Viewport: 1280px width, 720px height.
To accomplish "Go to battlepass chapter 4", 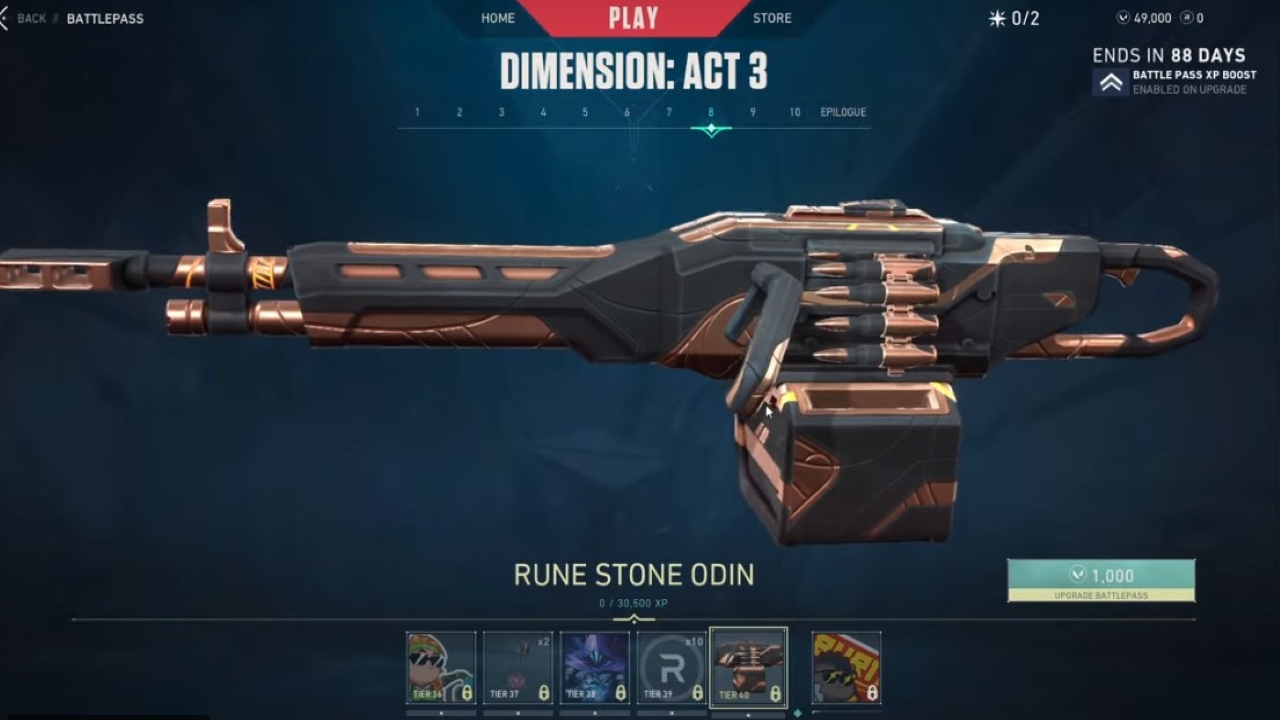I will click(544, 112).
